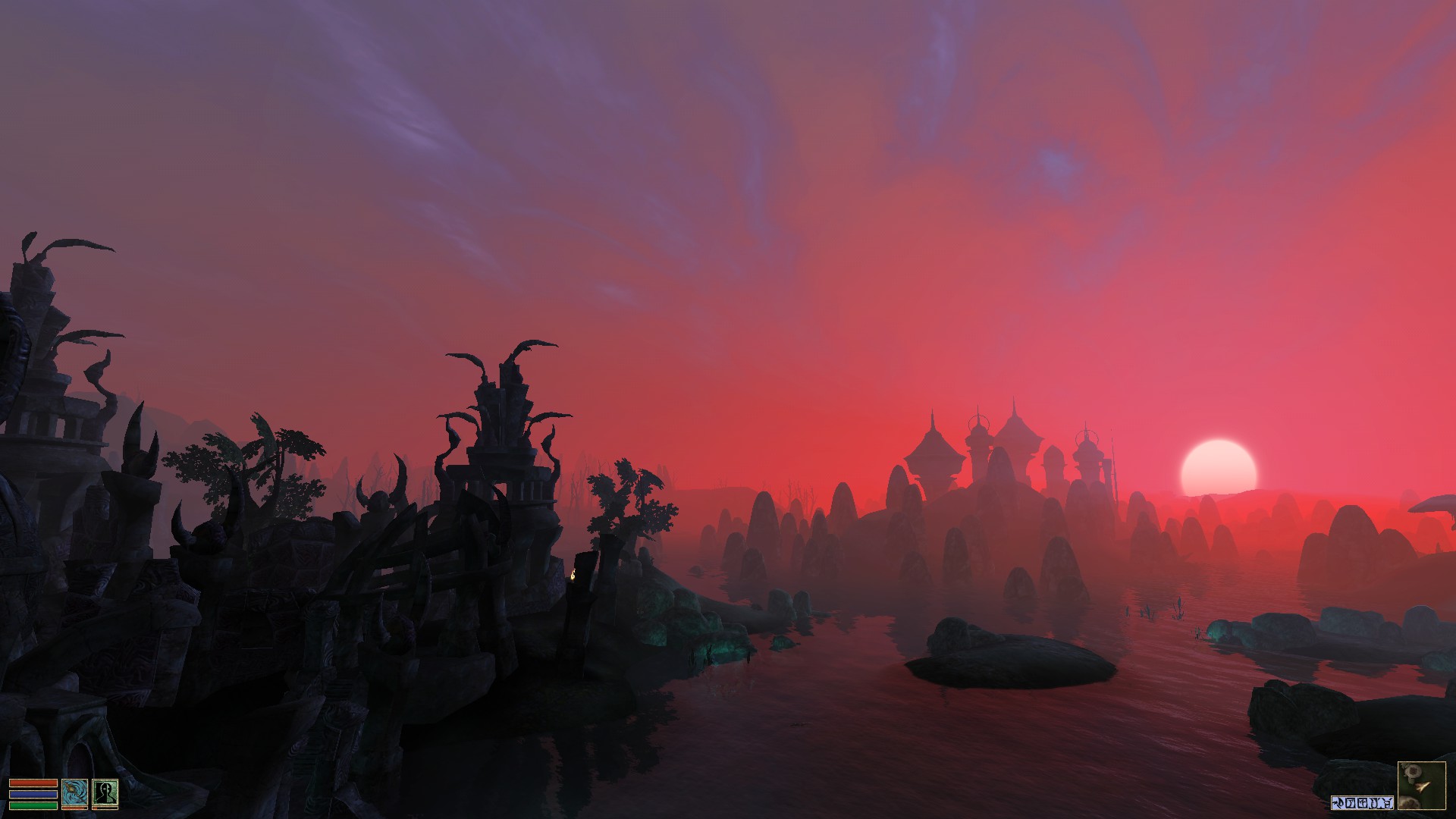Click the green fatigue bar

tap(33, 804)
